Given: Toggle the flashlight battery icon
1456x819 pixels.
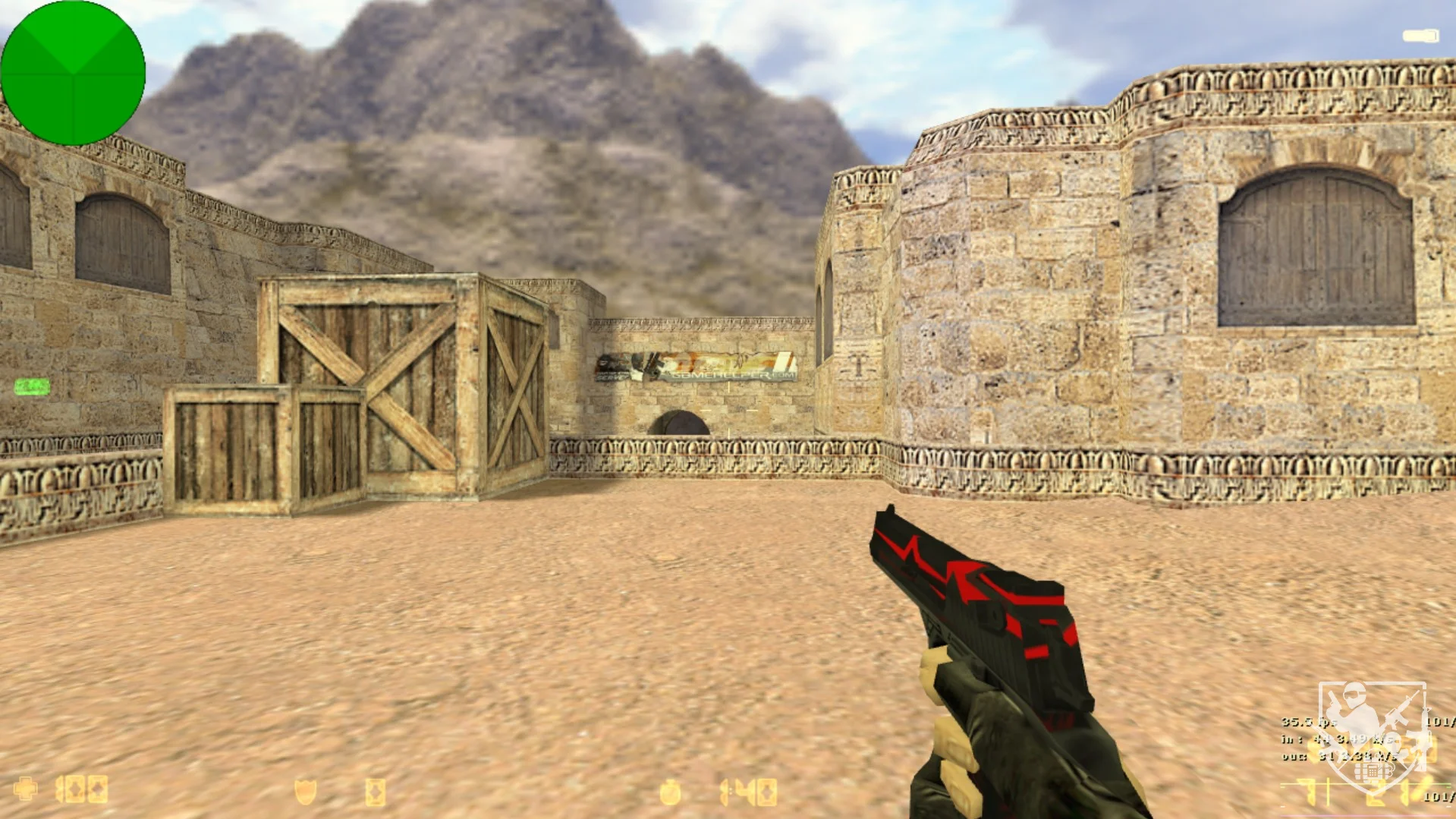Looking at the screenshot, I should (x=1420, y=36).
